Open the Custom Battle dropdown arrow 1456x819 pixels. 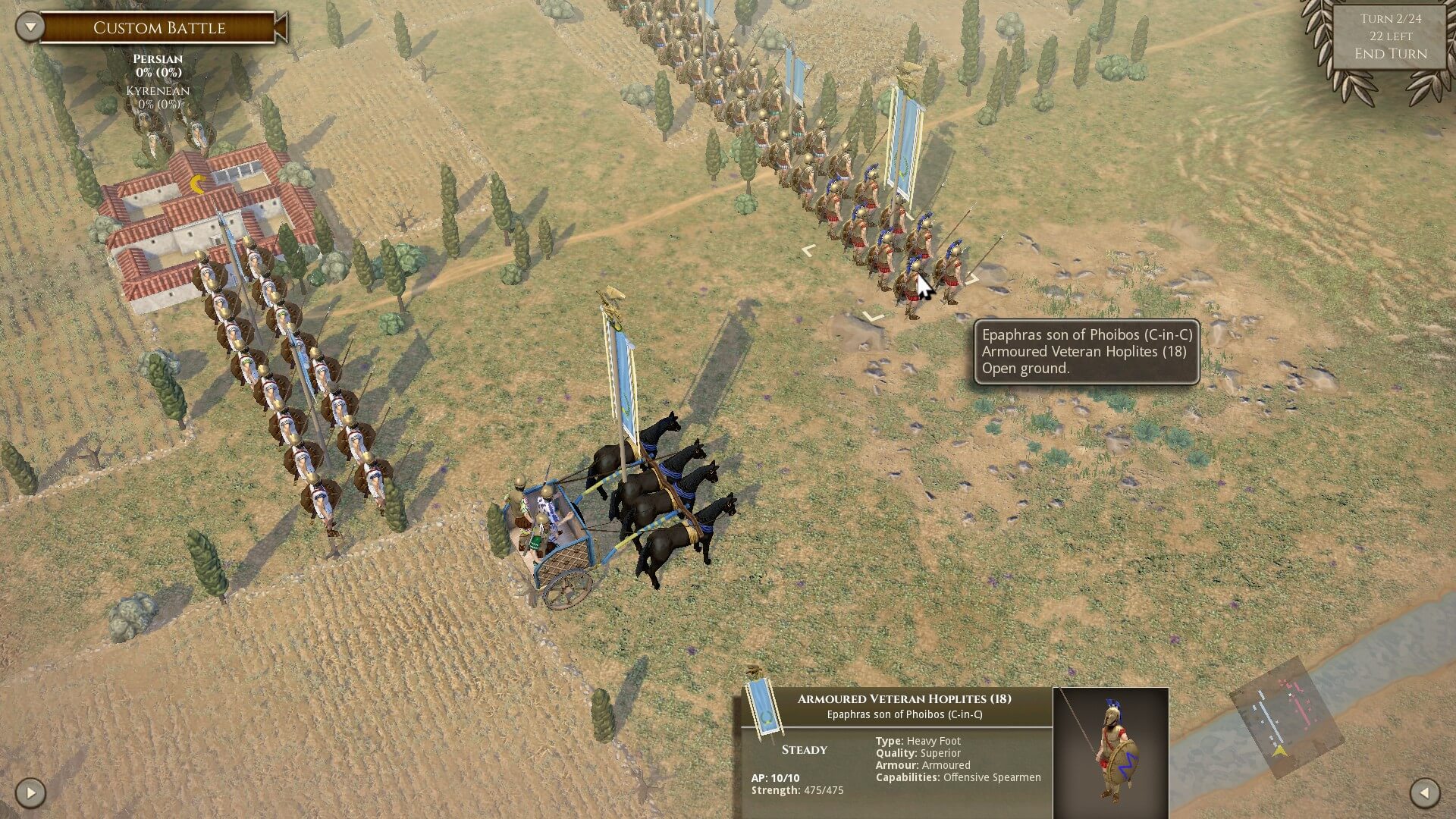pyautogui.click(x=30, y=27)
